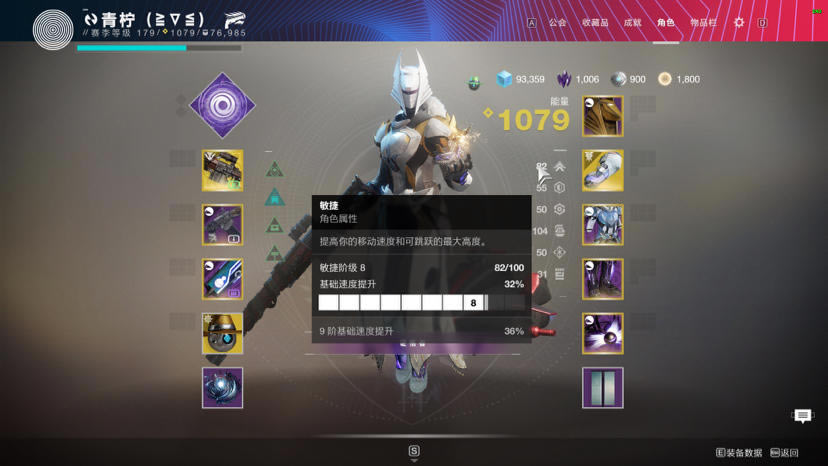Select the 角色 character tab
Image resolution: width=828 pixels, height=466 pixels.
pyautogui.click(x=666, y=22)
